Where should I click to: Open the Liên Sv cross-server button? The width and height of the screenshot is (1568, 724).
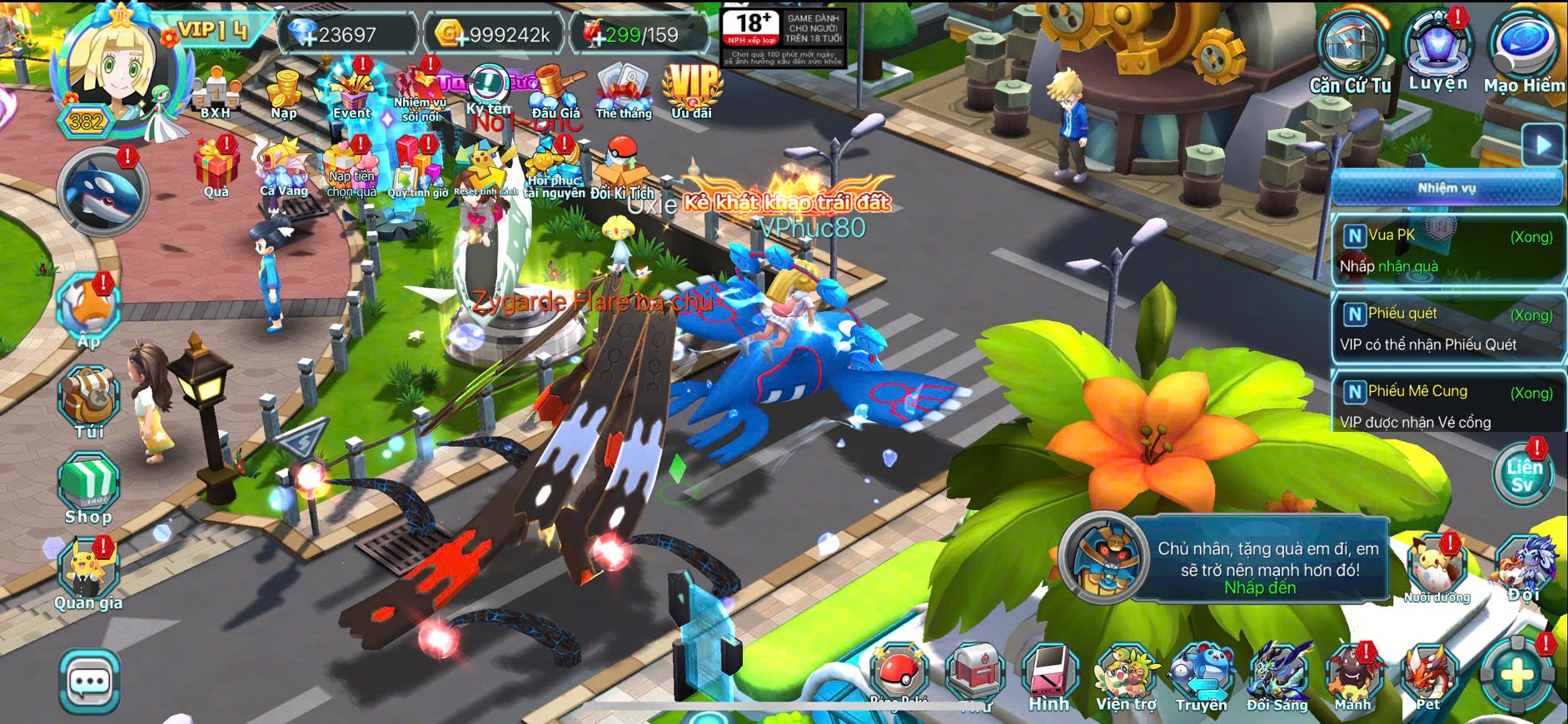coord(1523,474)
